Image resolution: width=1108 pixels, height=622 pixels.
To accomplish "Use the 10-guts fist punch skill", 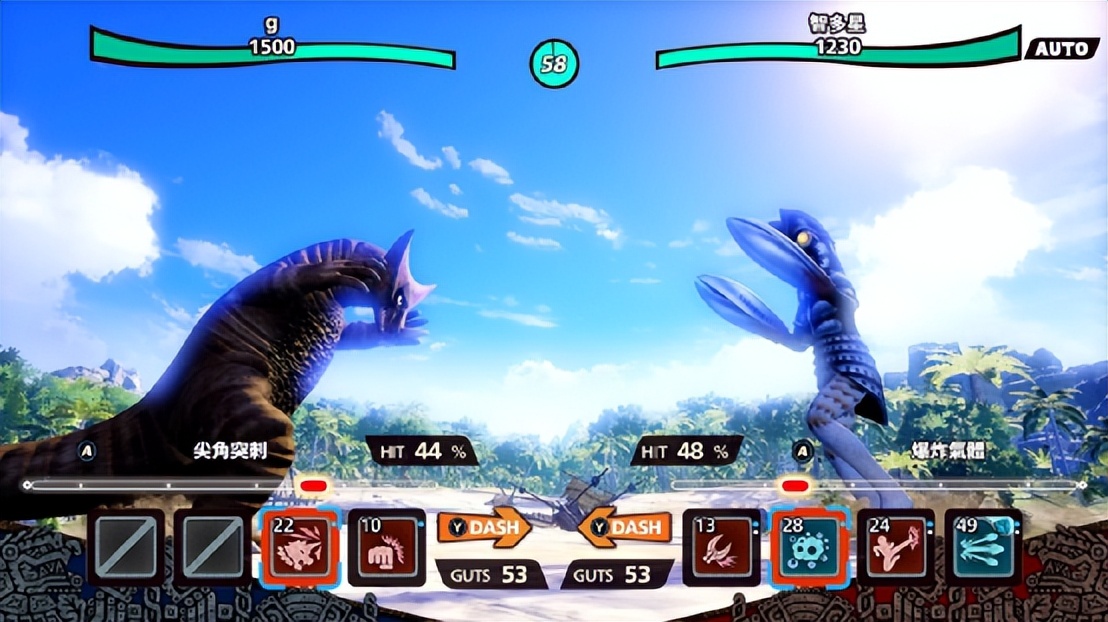I will coord(387,547).
